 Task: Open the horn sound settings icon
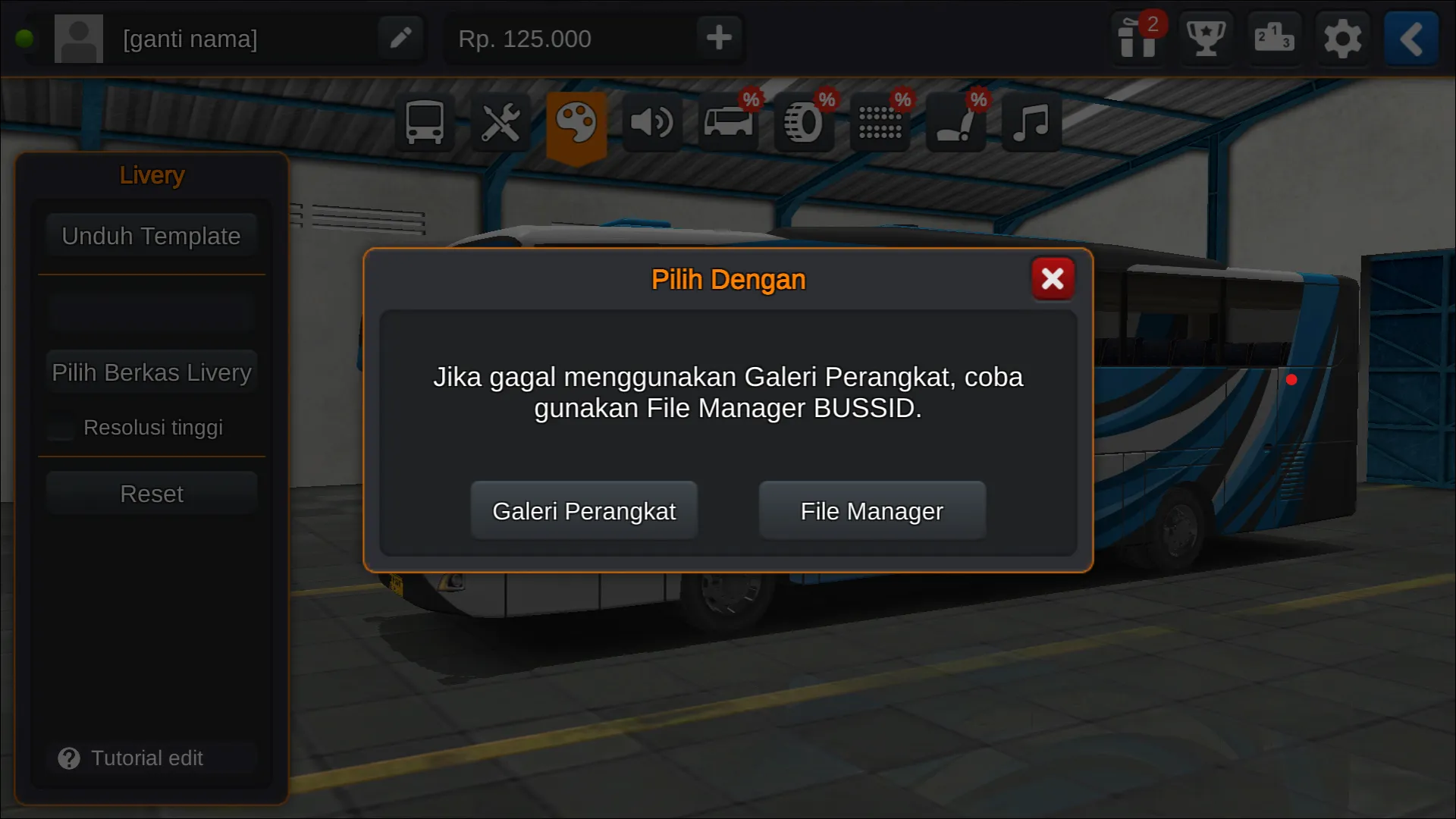click(652, 123)
